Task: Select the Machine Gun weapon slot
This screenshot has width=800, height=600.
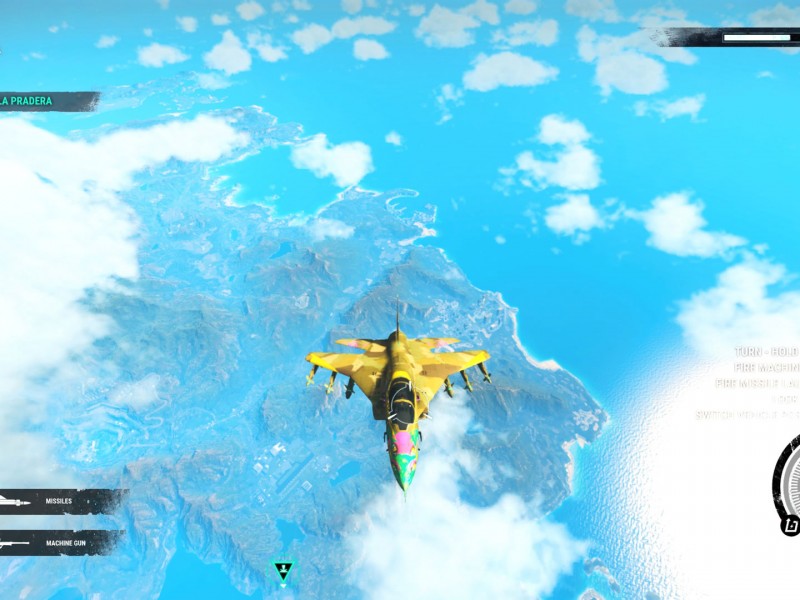Action: [x=58, y=543]
